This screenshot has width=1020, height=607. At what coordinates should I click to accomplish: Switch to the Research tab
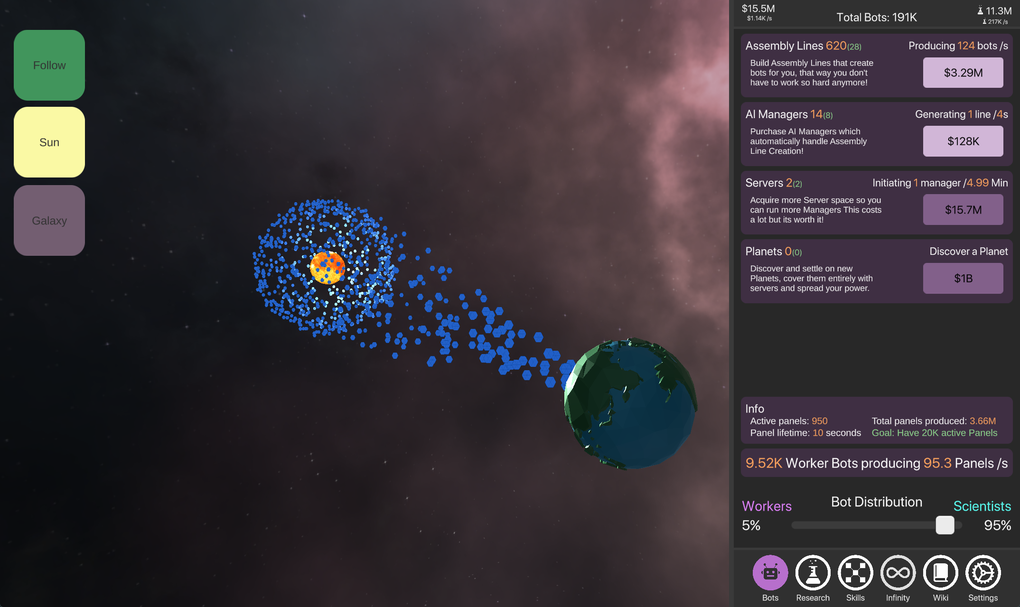coord(812,574)
